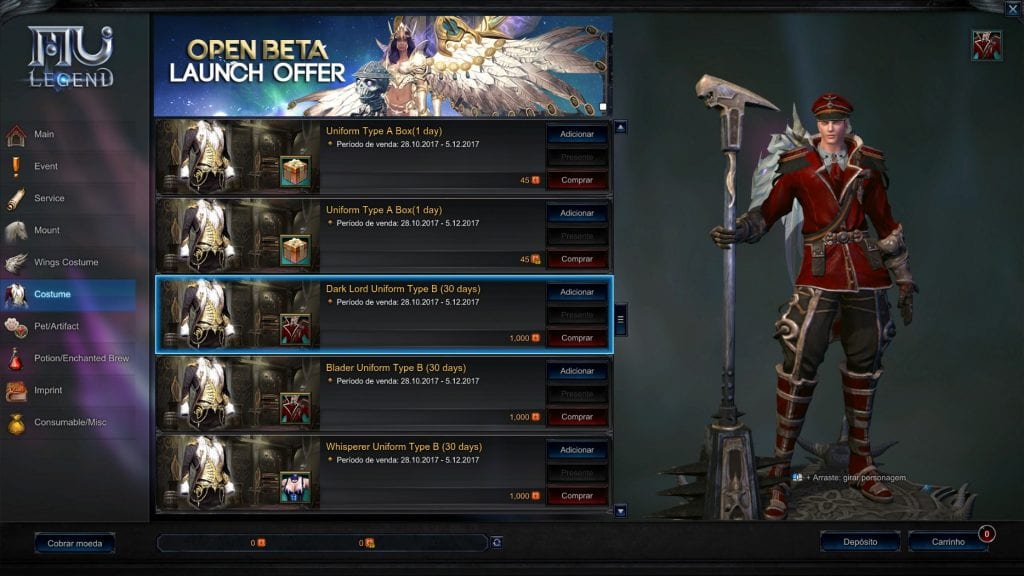Open Potion/Enchanted Brew category

(82, 359)
